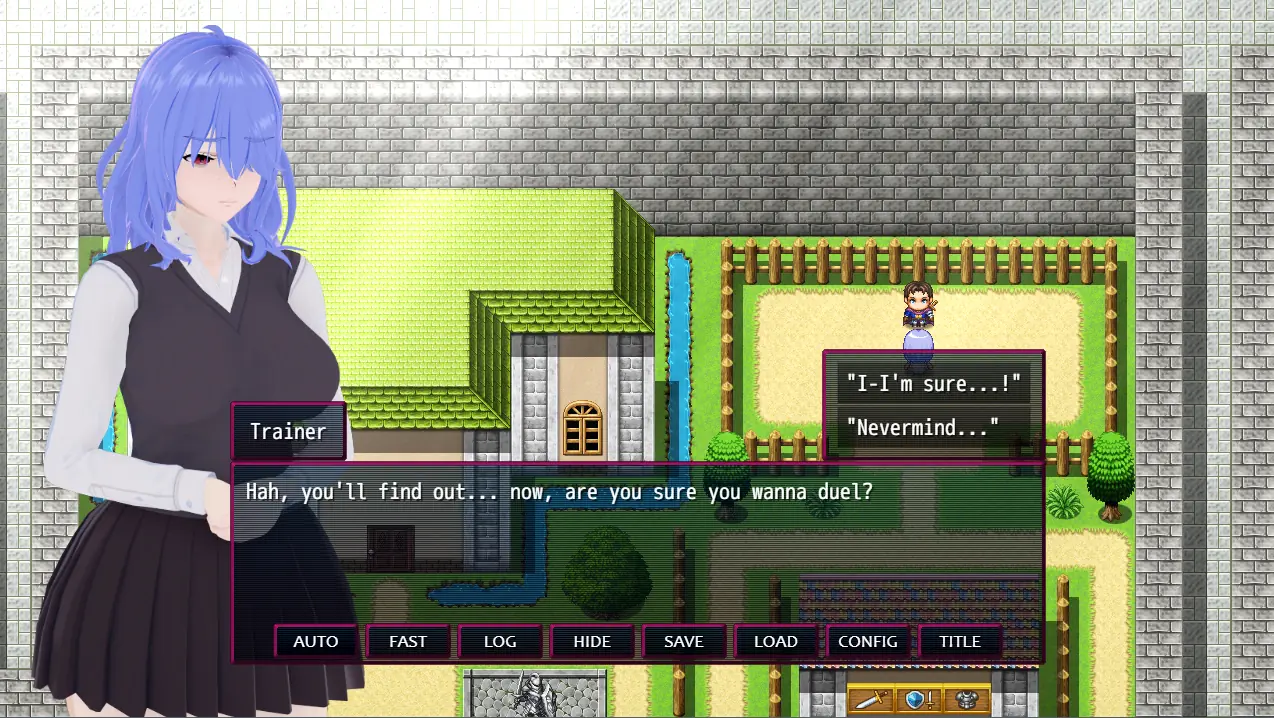Open the SAVE menu
The image size is (1274, 718).
tap(684, 642)
